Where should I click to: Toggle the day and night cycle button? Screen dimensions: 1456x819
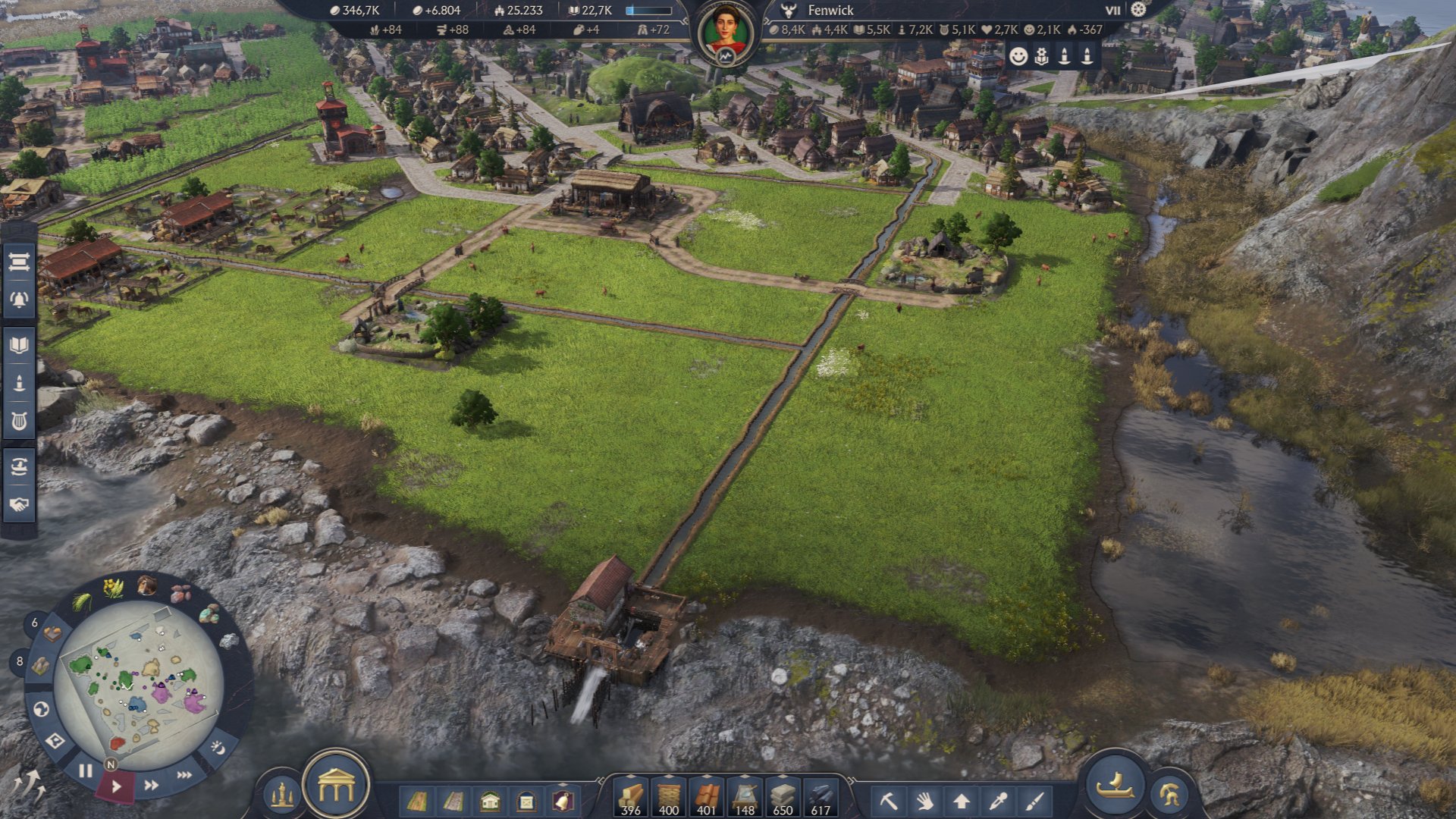(x=218, y=748)
